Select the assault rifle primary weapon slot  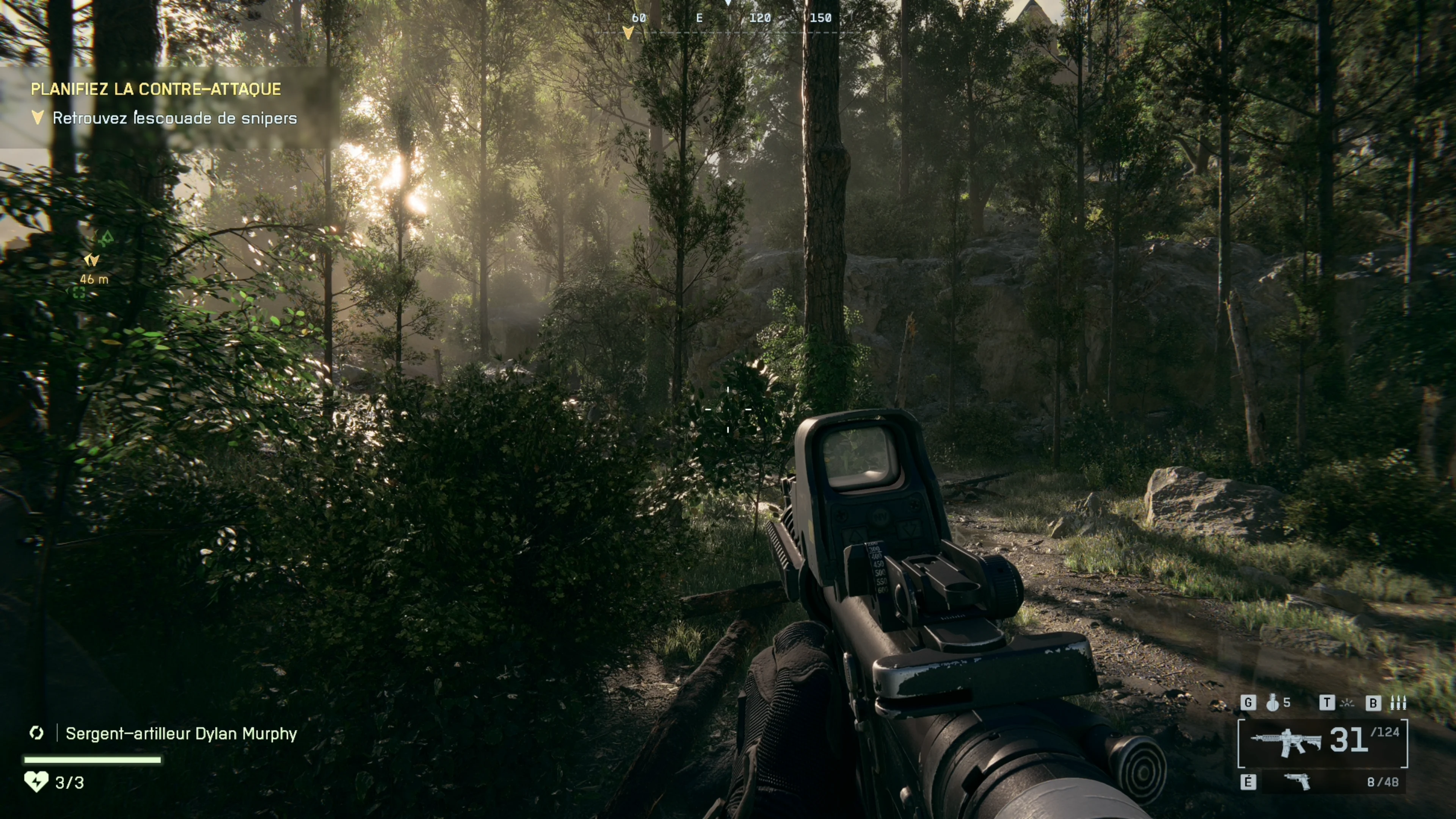1285,742
